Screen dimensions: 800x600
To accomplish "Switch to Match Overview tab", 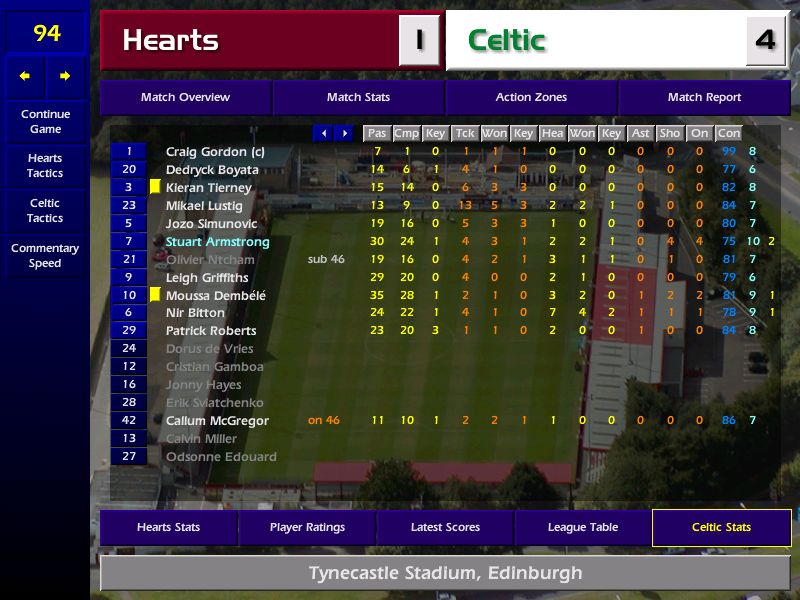I will [x=185, y=98].
